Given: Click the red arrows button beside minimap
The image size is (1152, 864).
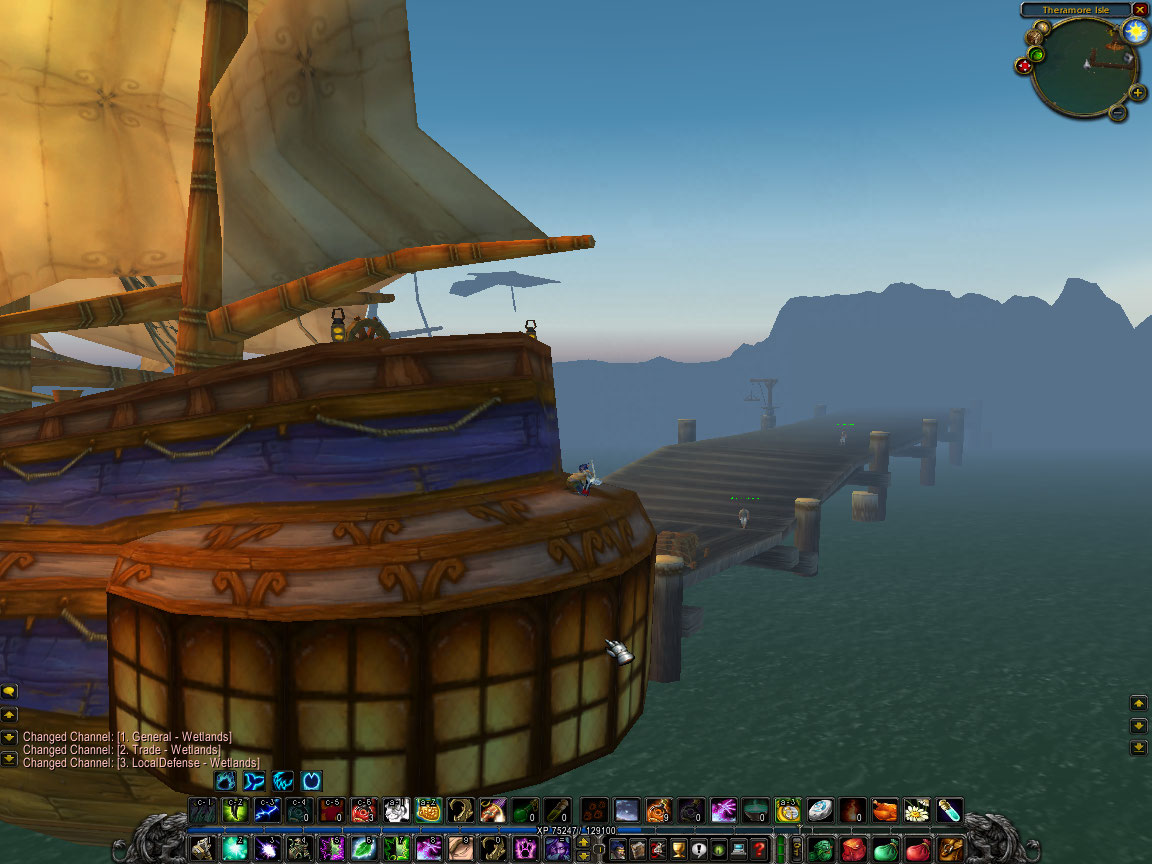Looking at the screenshot, I should coord(1024,66).
